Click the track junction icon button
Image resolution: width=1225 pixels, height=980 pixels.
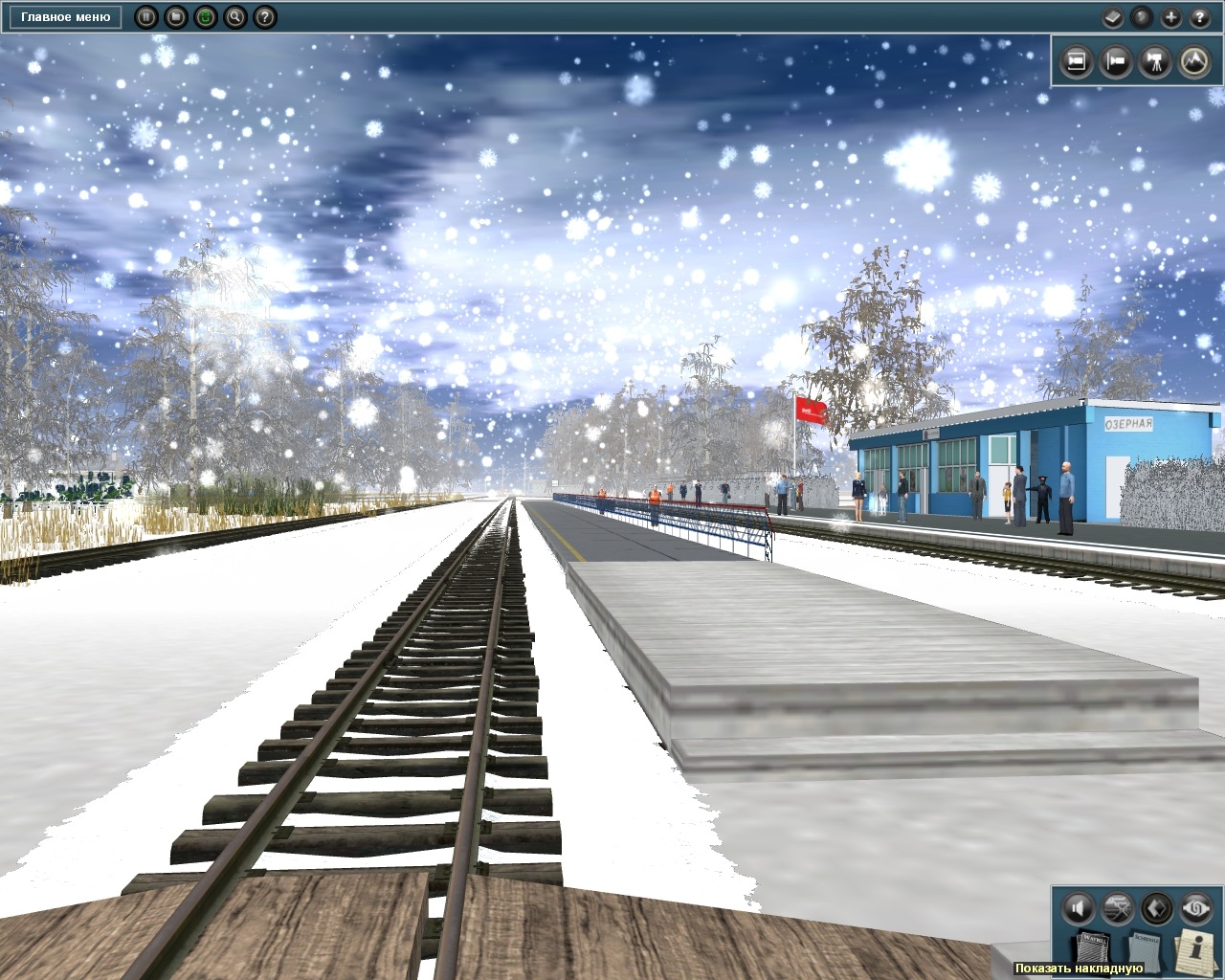pyautogui.click(x=1118, y=907)
